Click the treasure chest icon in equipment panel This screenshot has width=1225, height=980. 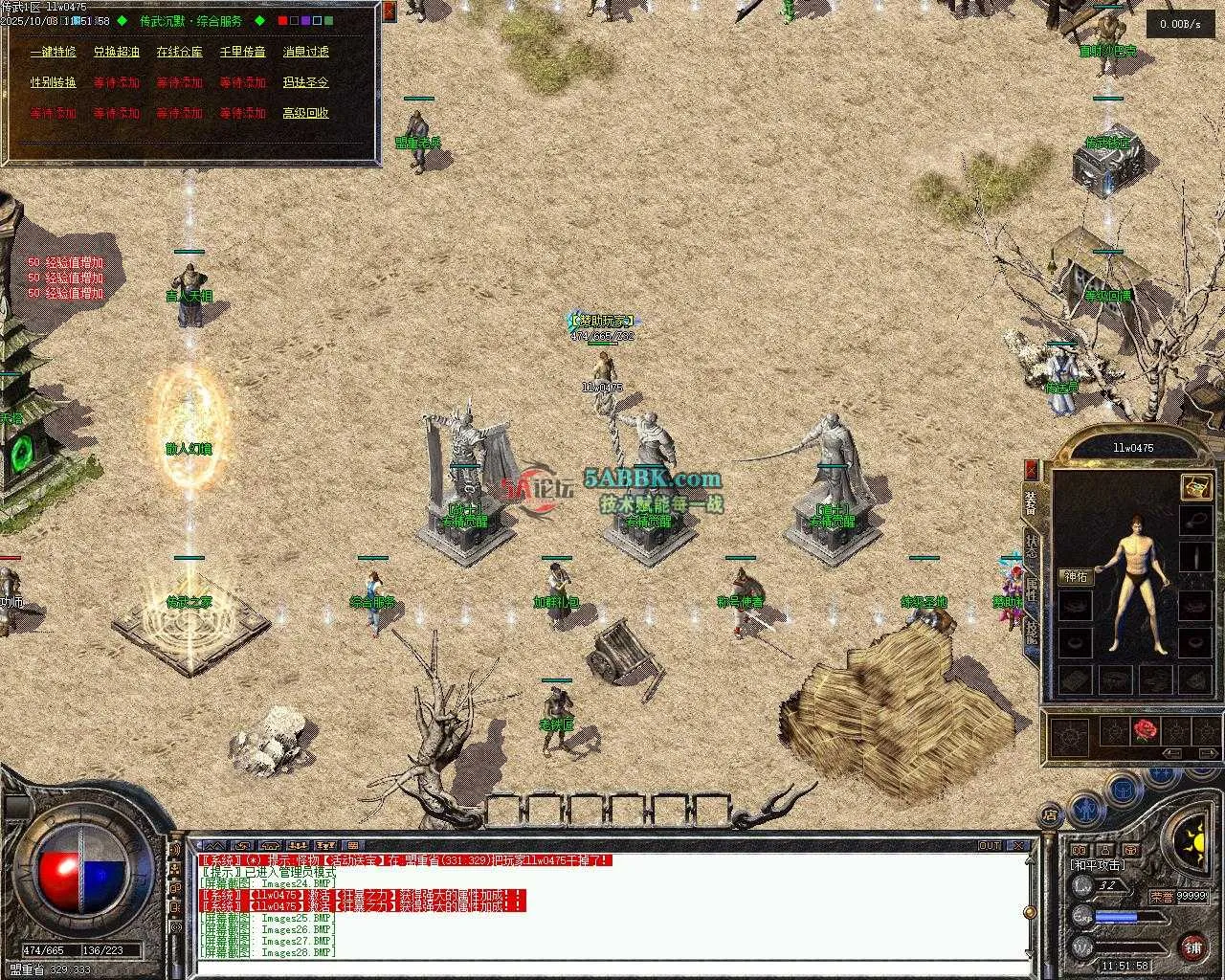click(x=1195, y=486)
